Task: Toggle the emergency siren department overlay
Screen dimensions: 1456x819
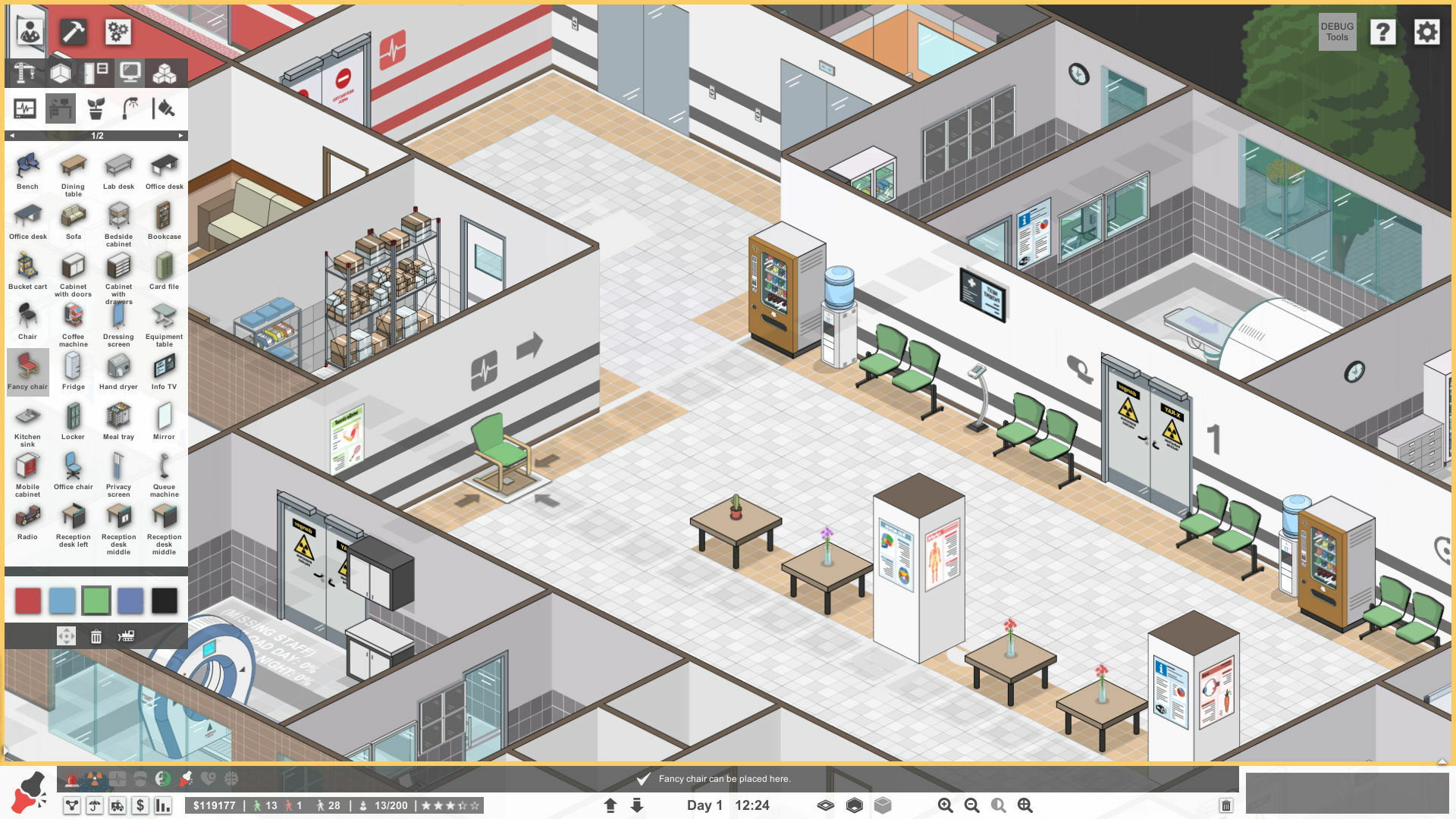Action: 72,779
